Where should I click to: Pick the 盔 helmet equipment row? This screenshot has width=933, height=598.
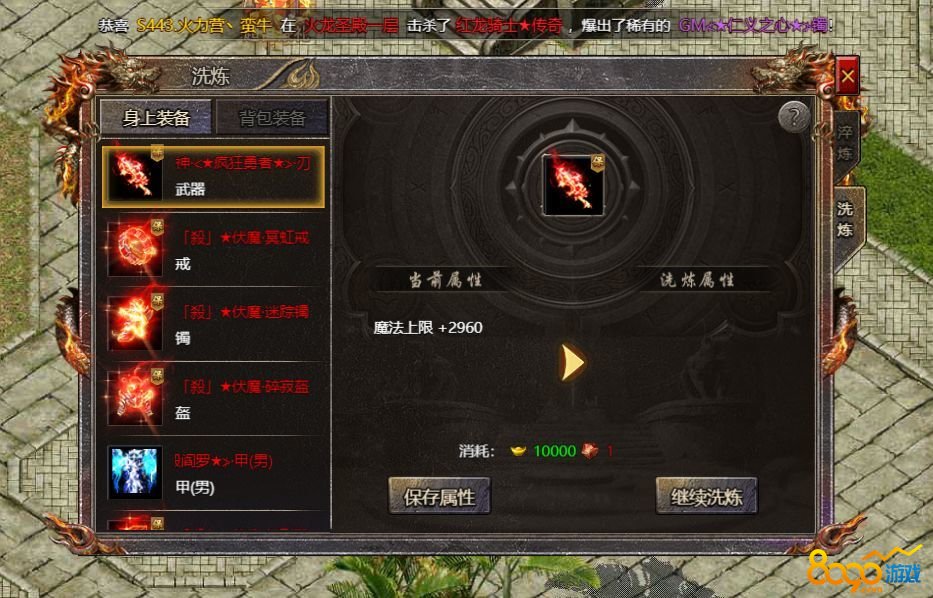pos(212,398)
